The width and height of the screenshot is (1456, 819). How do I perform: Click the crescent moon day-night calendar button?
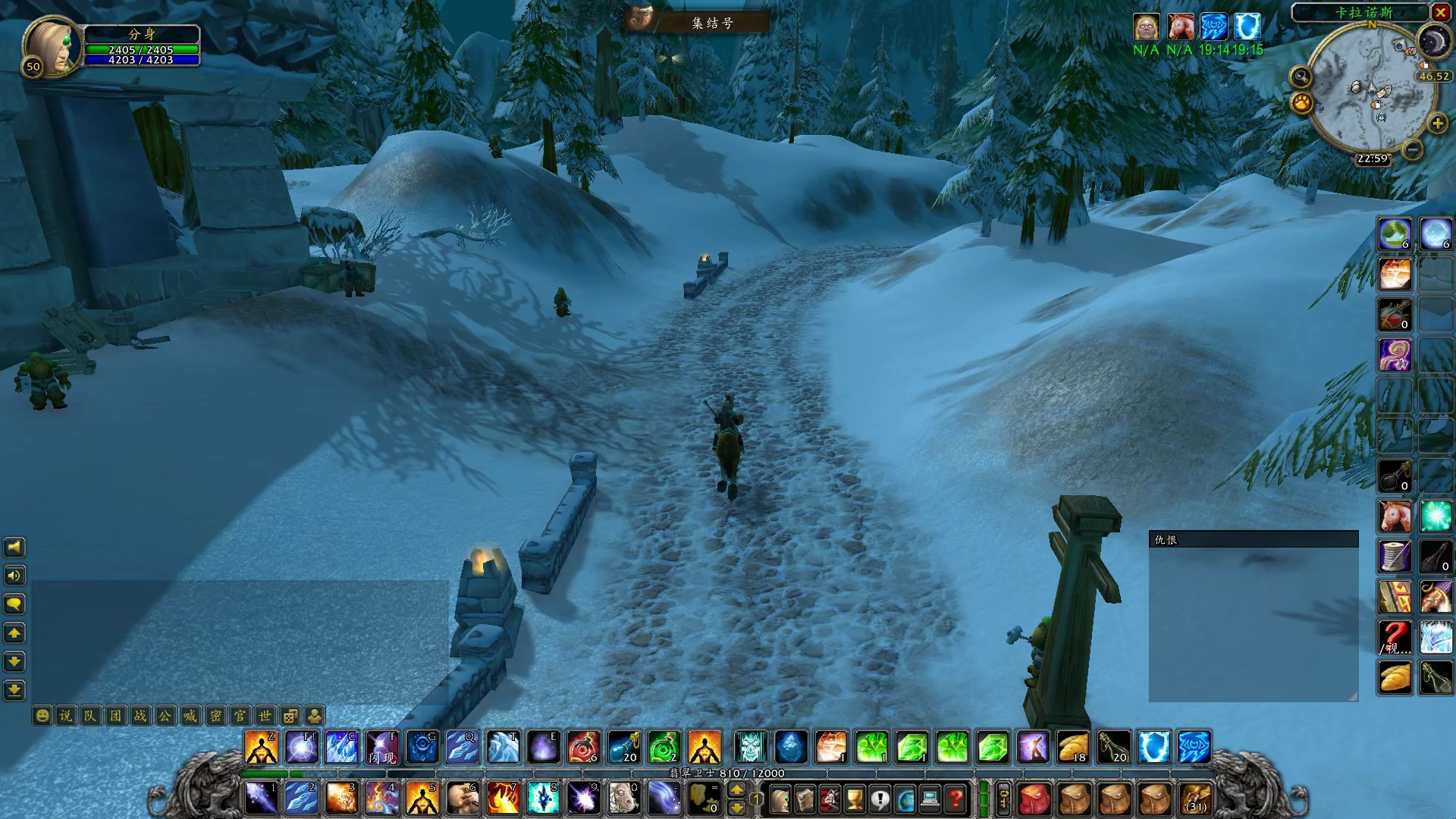point(1433,42)
